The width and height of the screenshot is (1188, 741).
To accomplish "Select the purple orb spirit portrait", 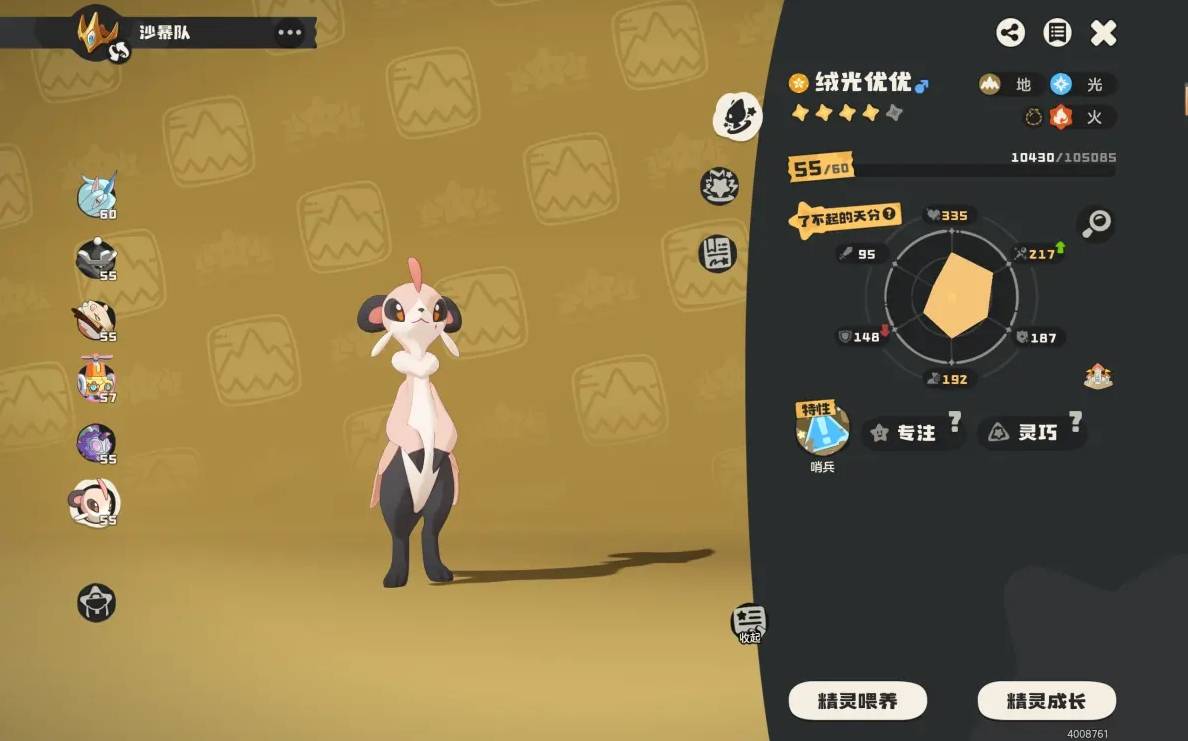I will (97, 442).
